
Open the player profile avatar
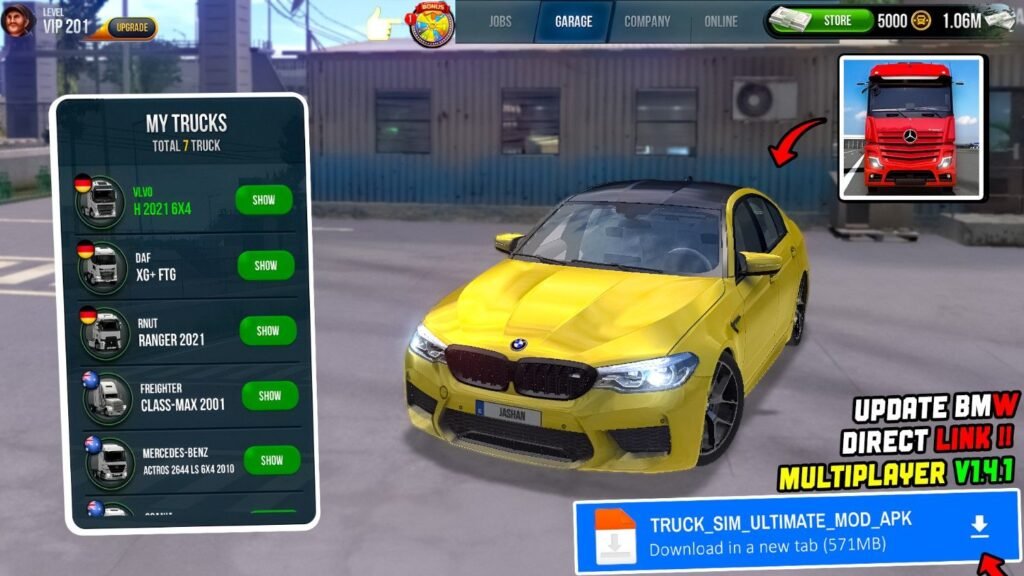[x=18, y=20]
